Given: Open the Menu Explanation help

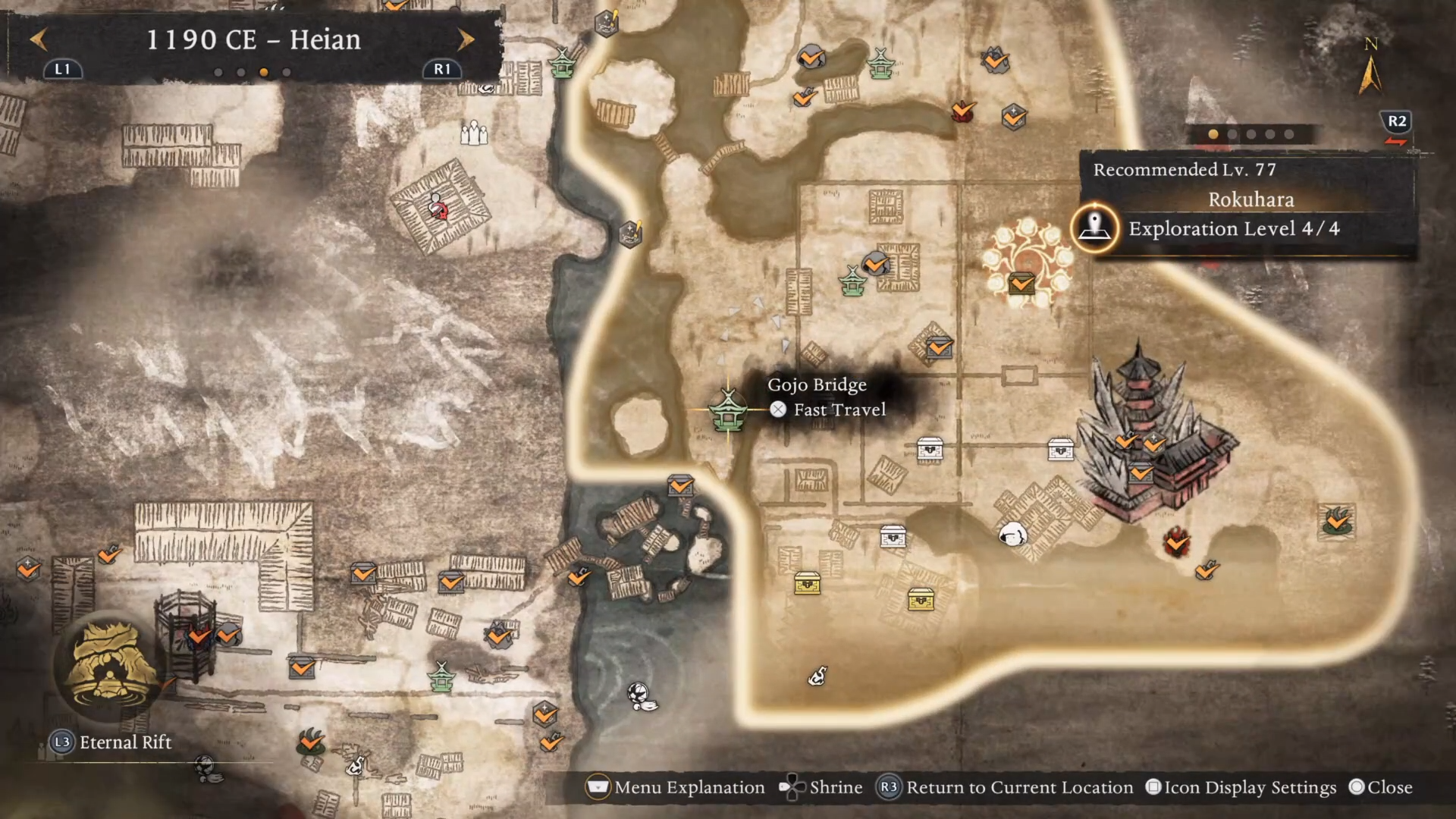Looking at the screenshot, I should (675, 788).
